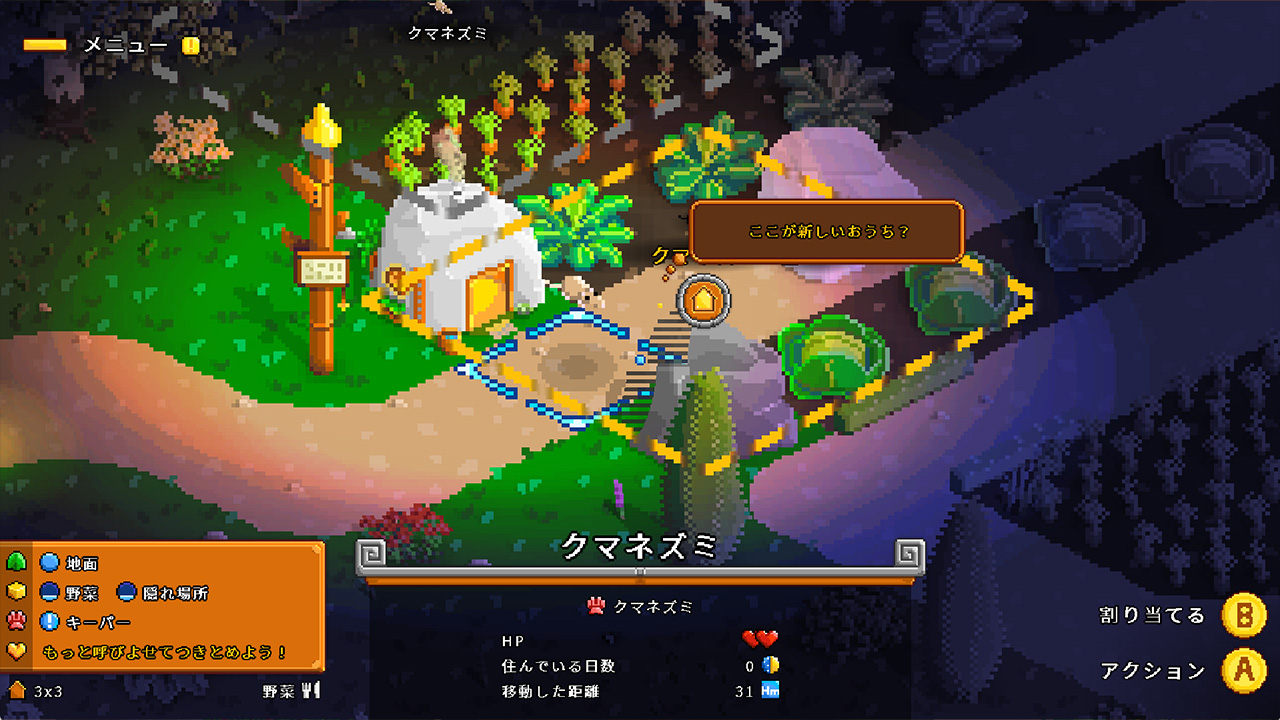Click the クマネズミ title bar tab
Viewport: 1280px width, 720px height.
click(x=640, y=548)
